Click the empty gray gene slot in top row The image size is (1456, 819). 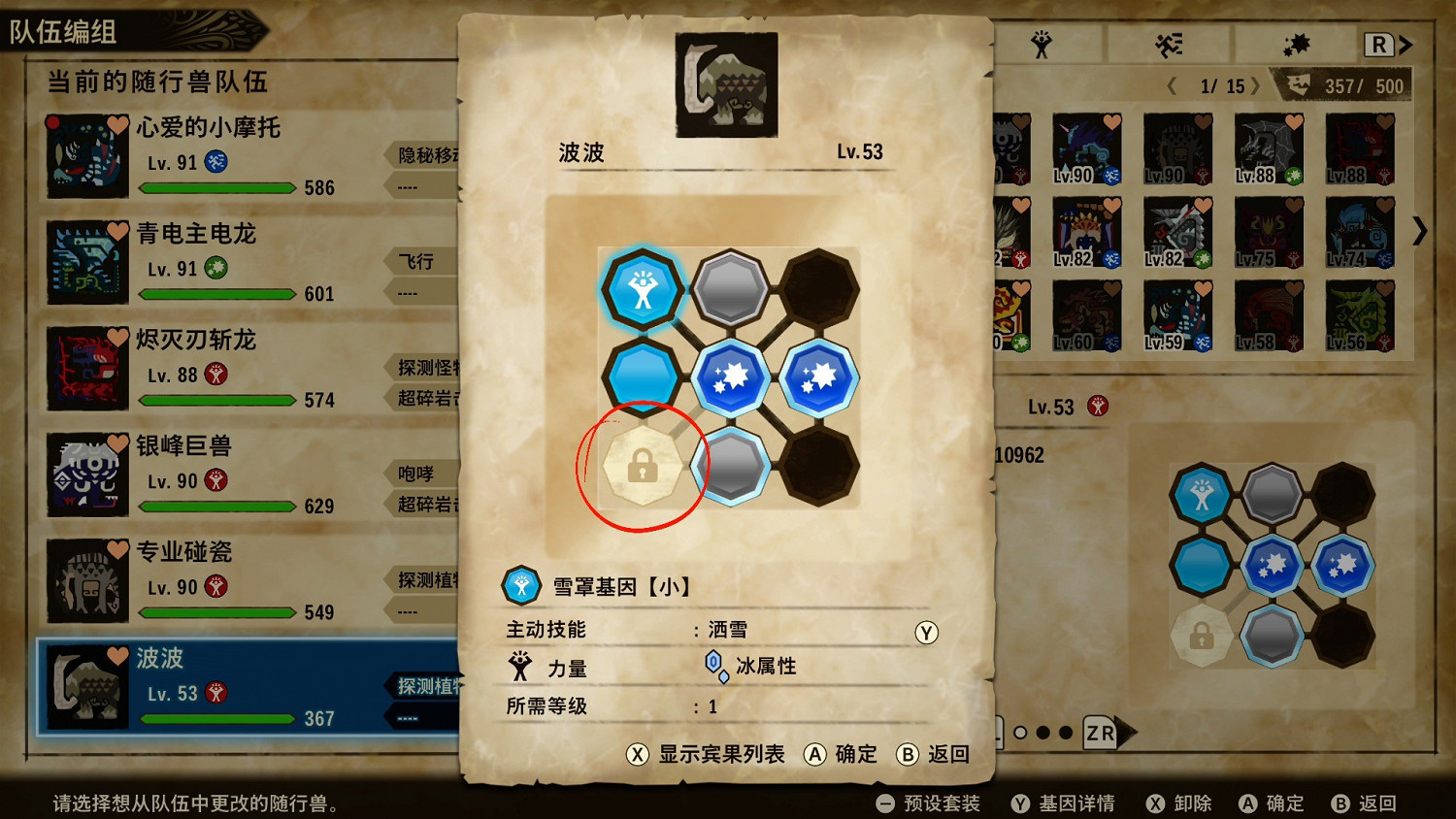pyautogui.click(x=731, y=284)
